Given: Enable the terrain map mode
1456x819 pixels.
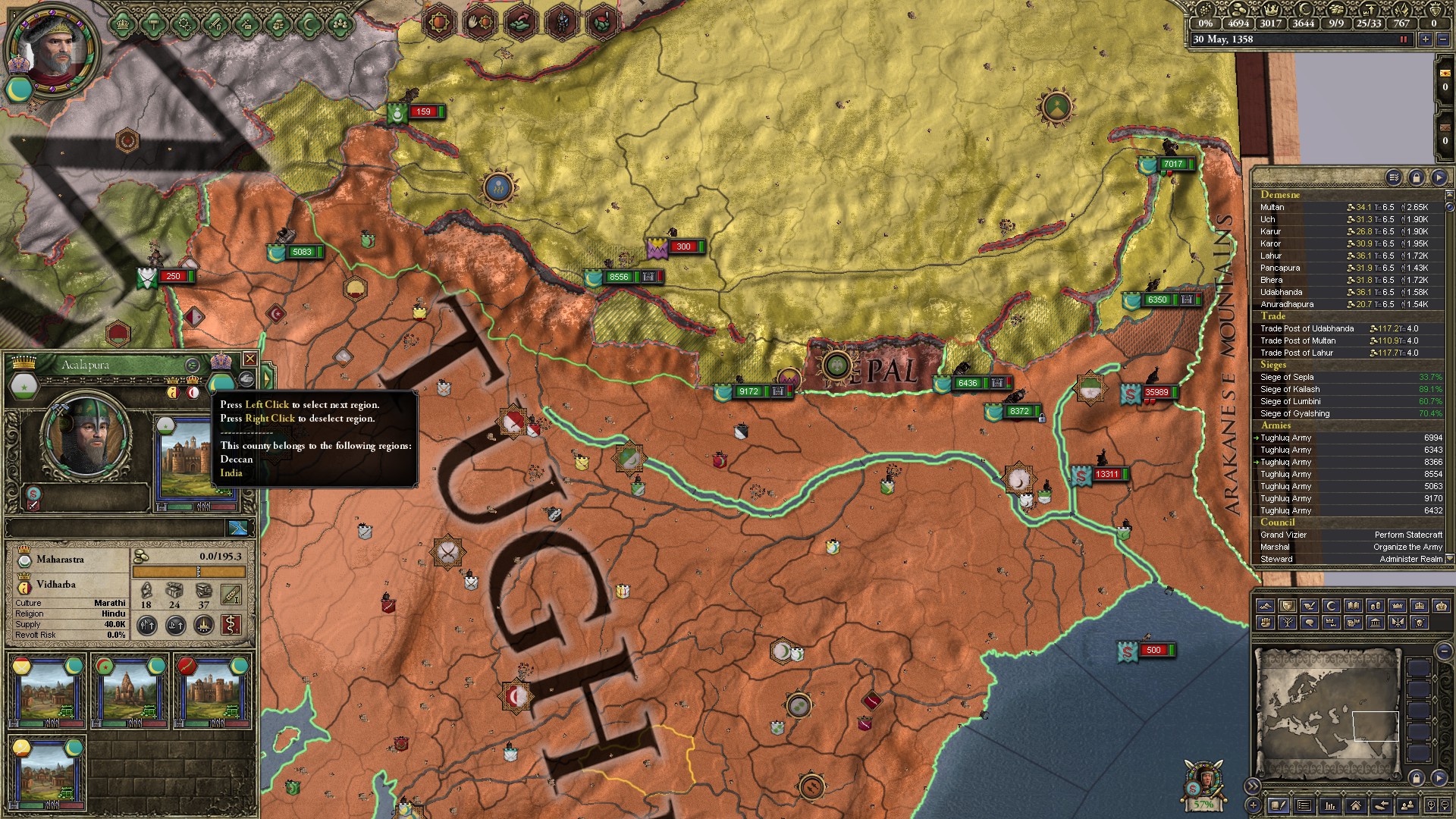Looking at the screenshot, I should [x=1266, y=605].
